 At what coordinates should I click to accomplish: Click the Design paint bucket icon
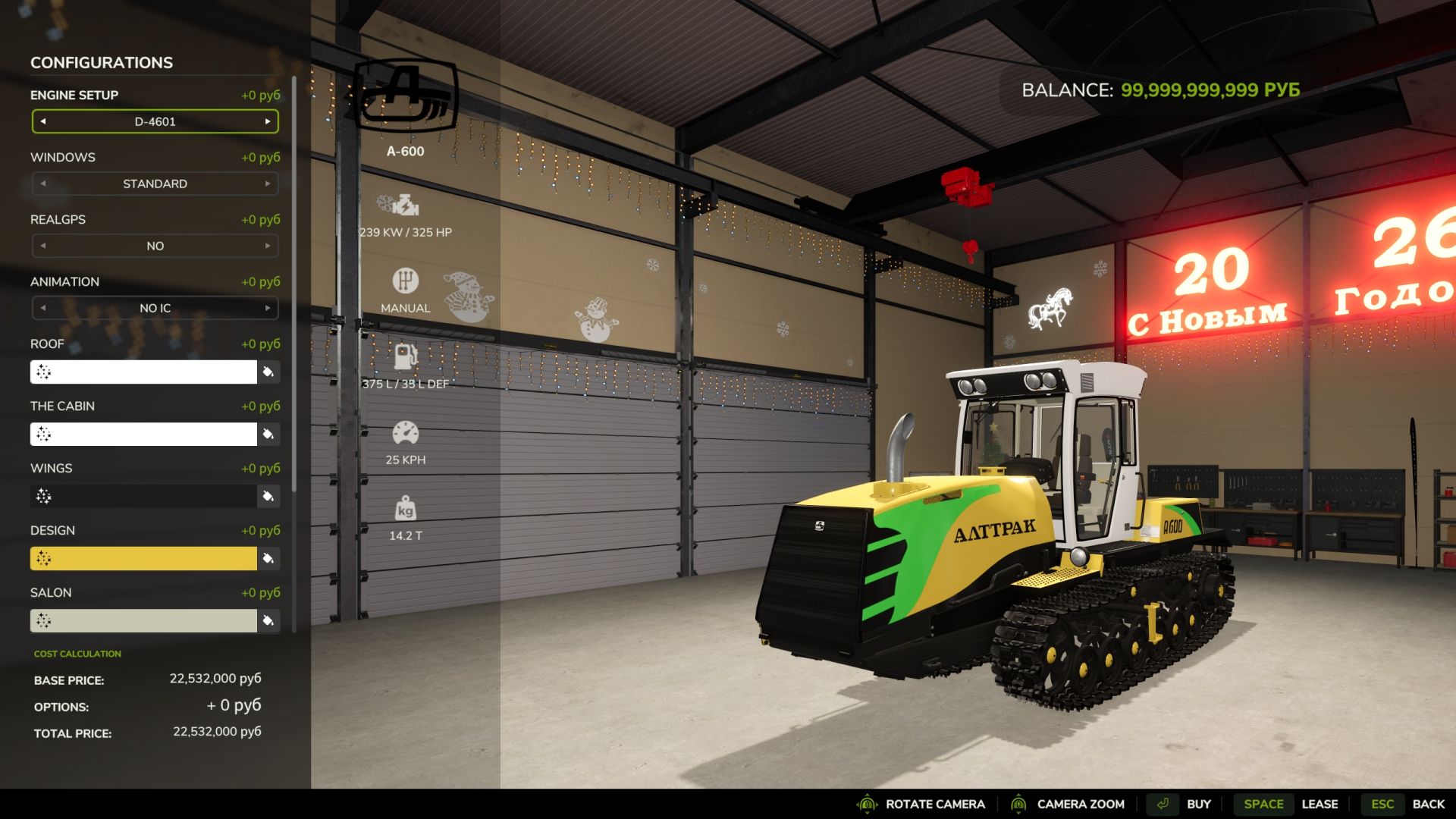pyautogui.click(x=268, y=558)
